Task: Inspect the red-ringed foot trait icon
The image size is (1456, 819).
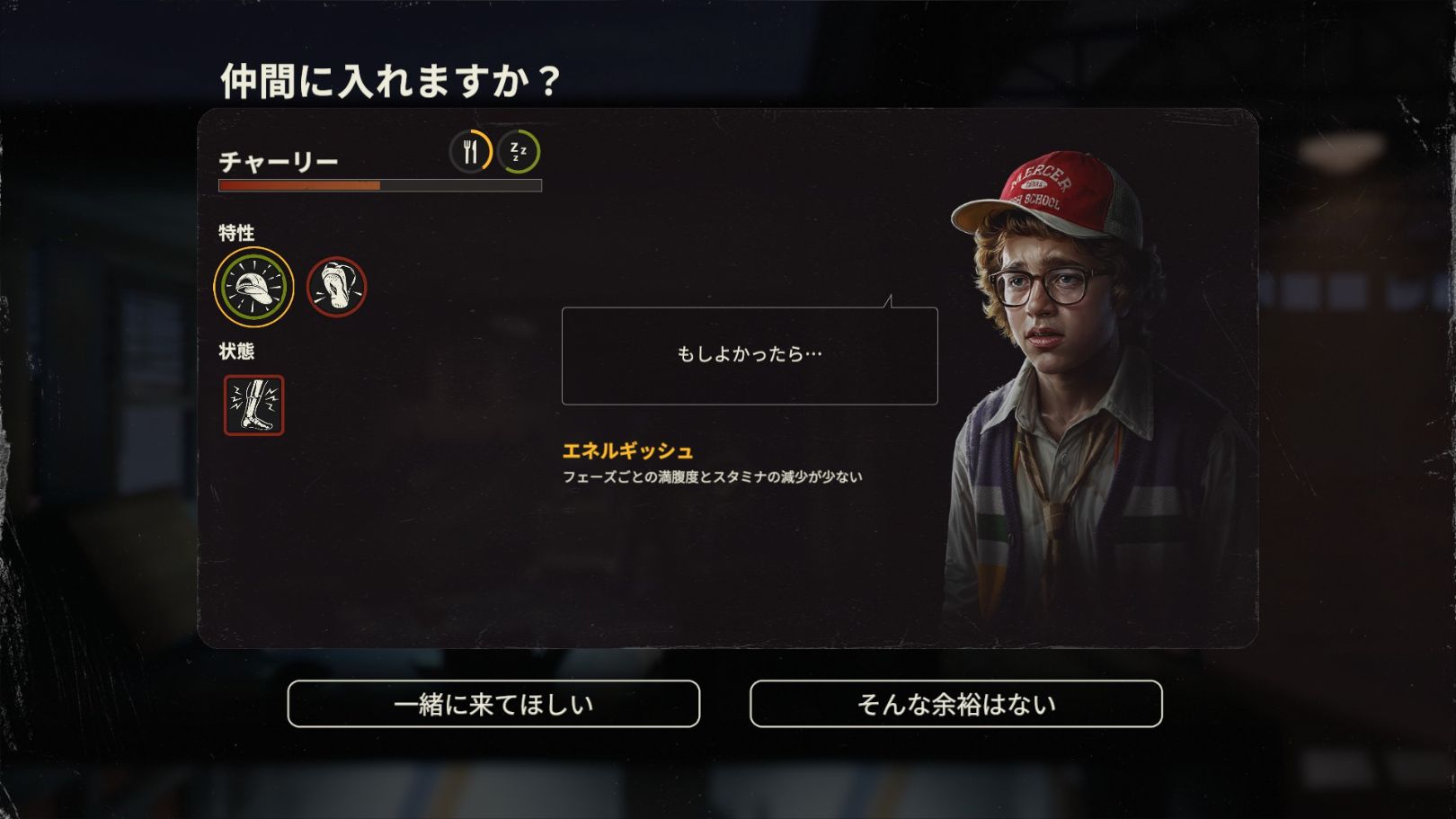Action: click(x=337, y=287)
